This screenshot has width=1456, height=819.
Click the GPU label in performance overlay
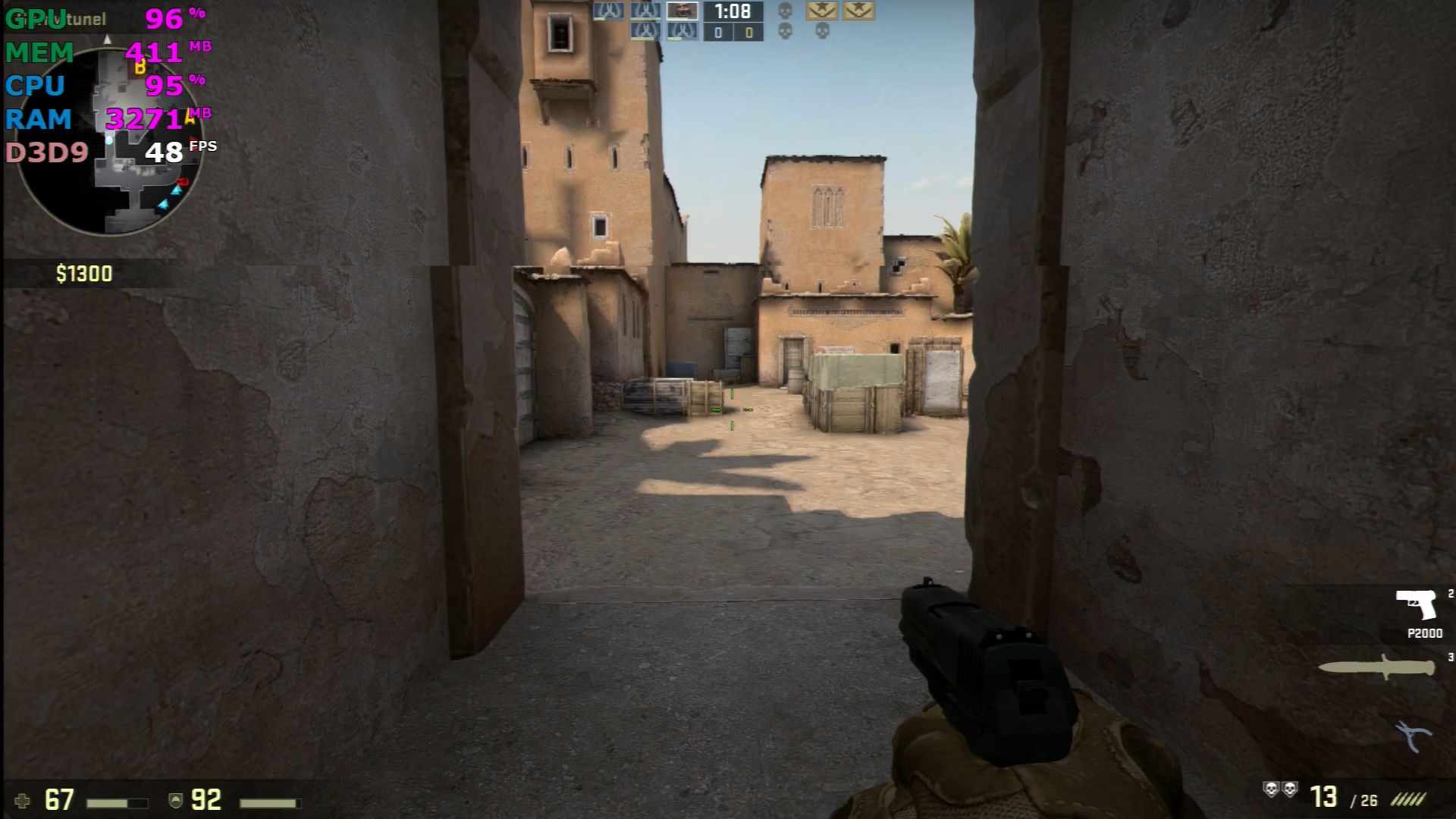(x=34, y=18)
